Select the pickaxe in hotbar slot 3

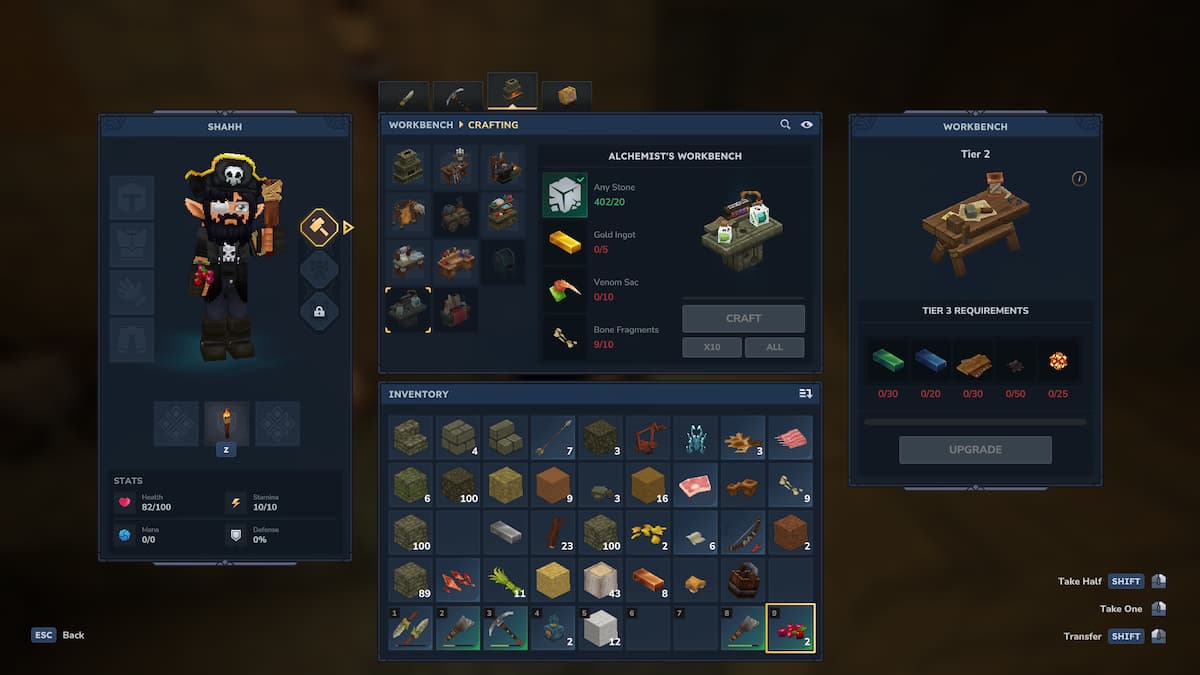click(505, 628)
